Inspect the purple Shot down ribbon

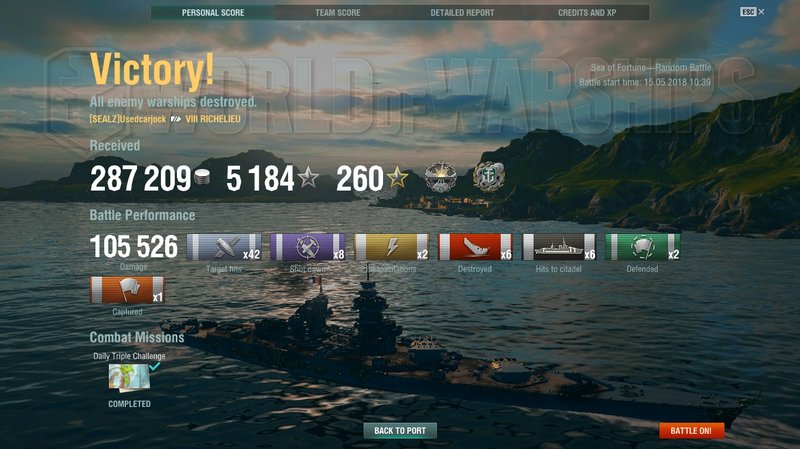click(308, 247)
